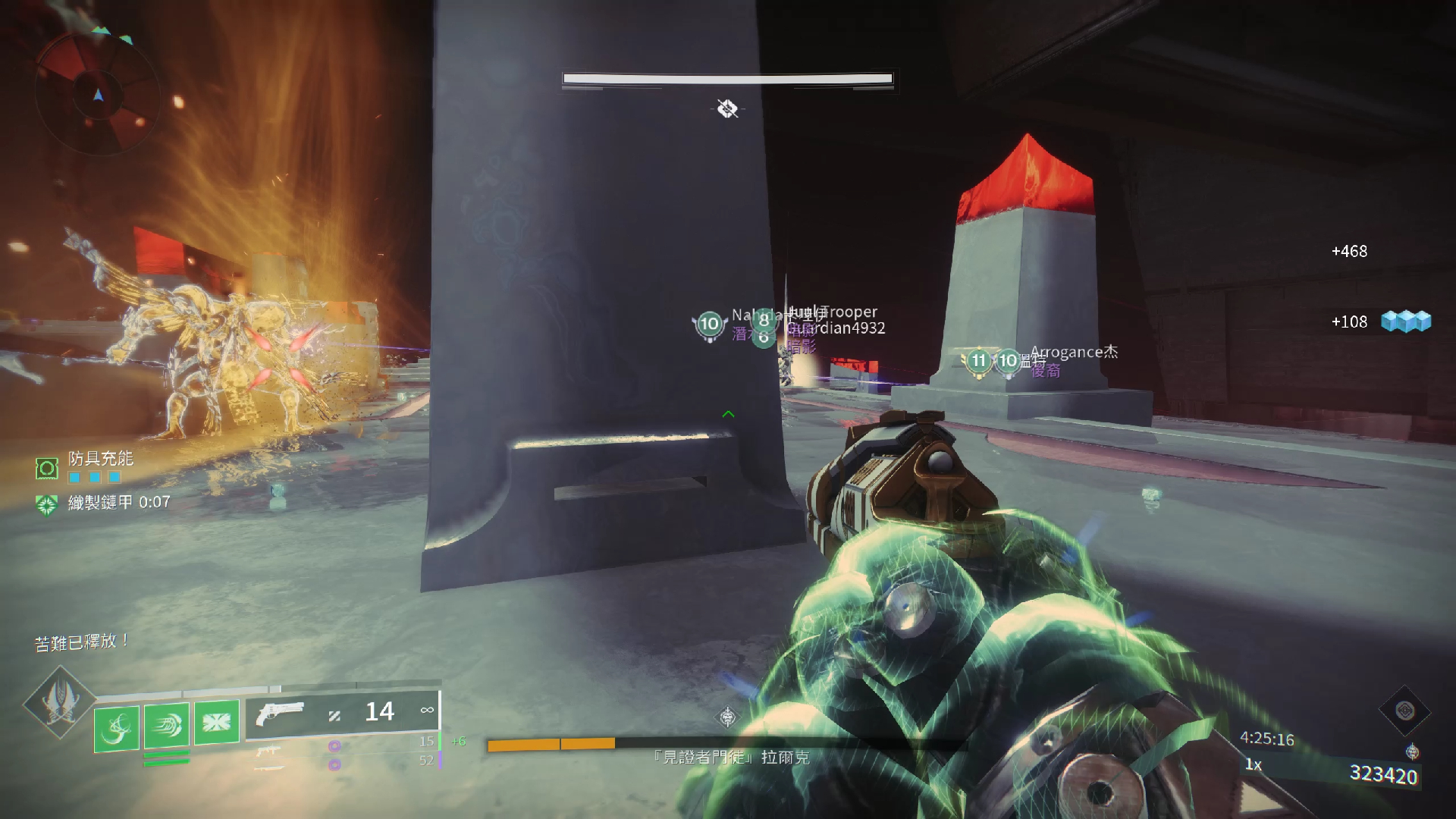Trigger the melee ability icon
1456x819 pixels.
167,725
